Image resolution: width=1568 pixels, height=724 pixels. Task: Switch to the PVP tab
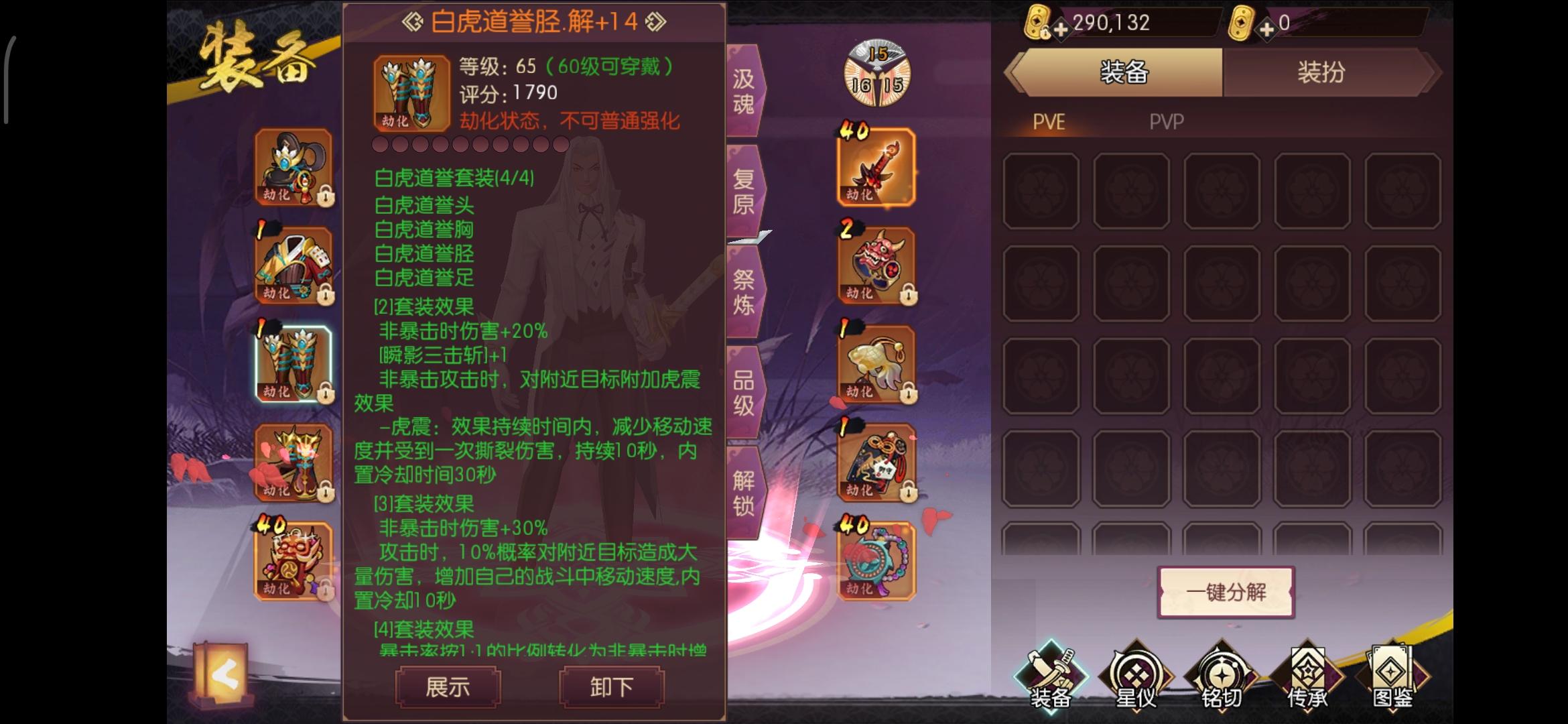point(1166,122)
